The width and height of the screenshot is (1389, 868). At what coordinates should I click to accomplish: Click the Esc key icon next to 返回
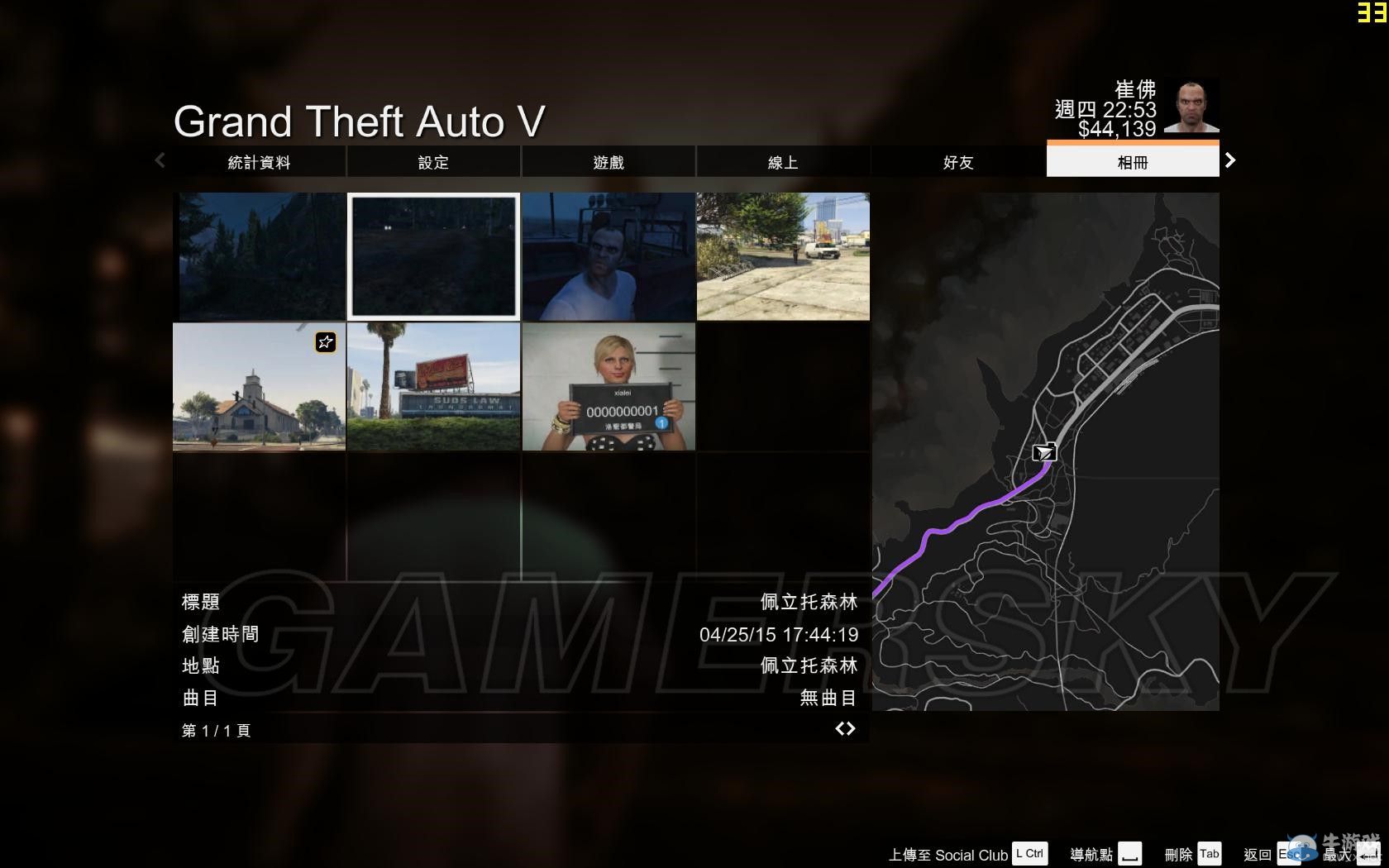(x=1288, y=853)
